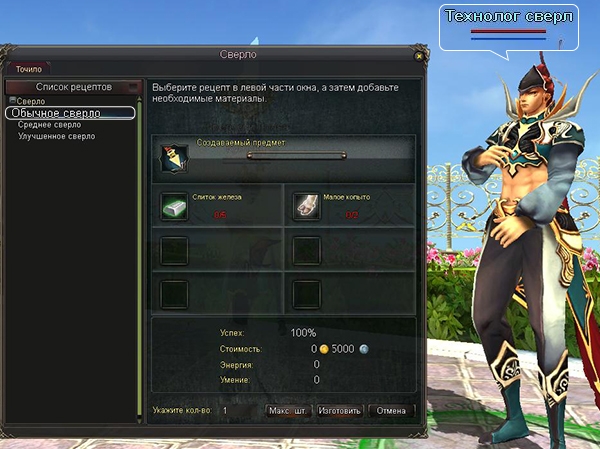Collapse the Сверло recipe category
The image size is (600, 449).
(x=11, y=101)
